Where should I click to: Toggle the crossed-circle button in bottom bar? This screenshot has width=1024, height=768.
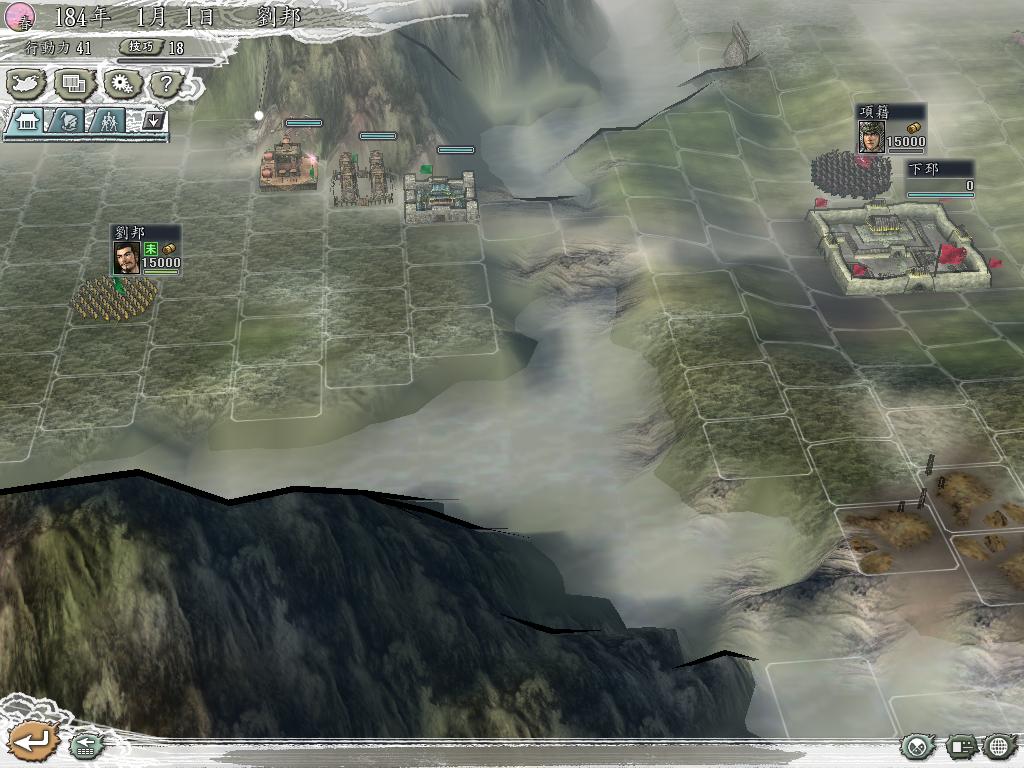click(x=916, y=746)
